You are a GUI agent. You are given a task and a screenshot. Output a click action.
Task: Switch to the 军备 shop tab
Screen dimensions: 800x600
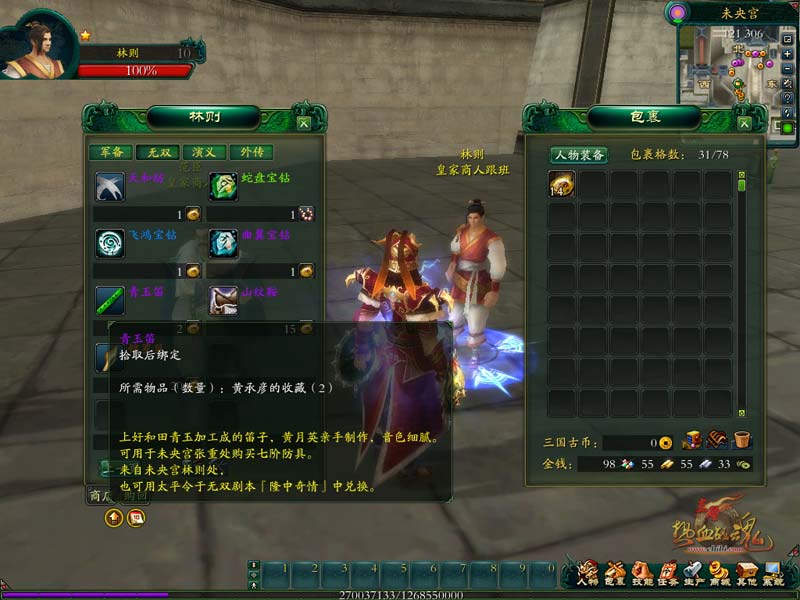[111, 152]
